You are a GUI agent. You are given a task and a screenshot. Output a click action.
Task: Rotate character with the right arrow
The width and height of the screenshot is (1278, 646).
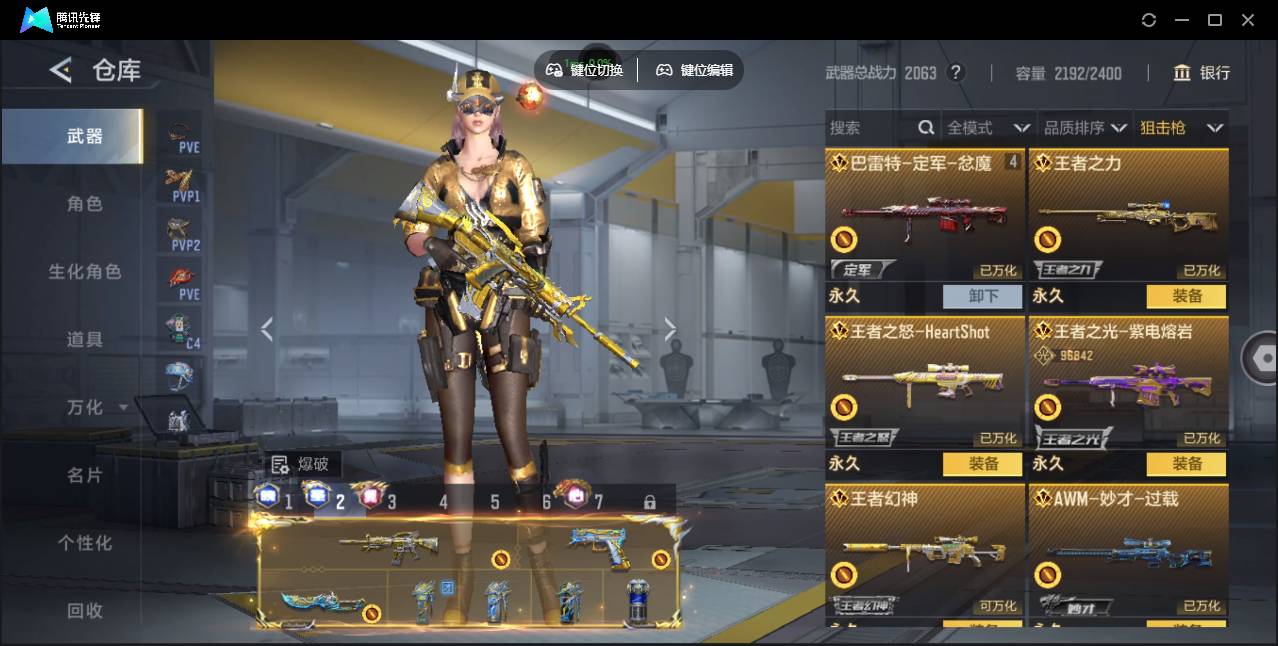[x=669, y=329]
